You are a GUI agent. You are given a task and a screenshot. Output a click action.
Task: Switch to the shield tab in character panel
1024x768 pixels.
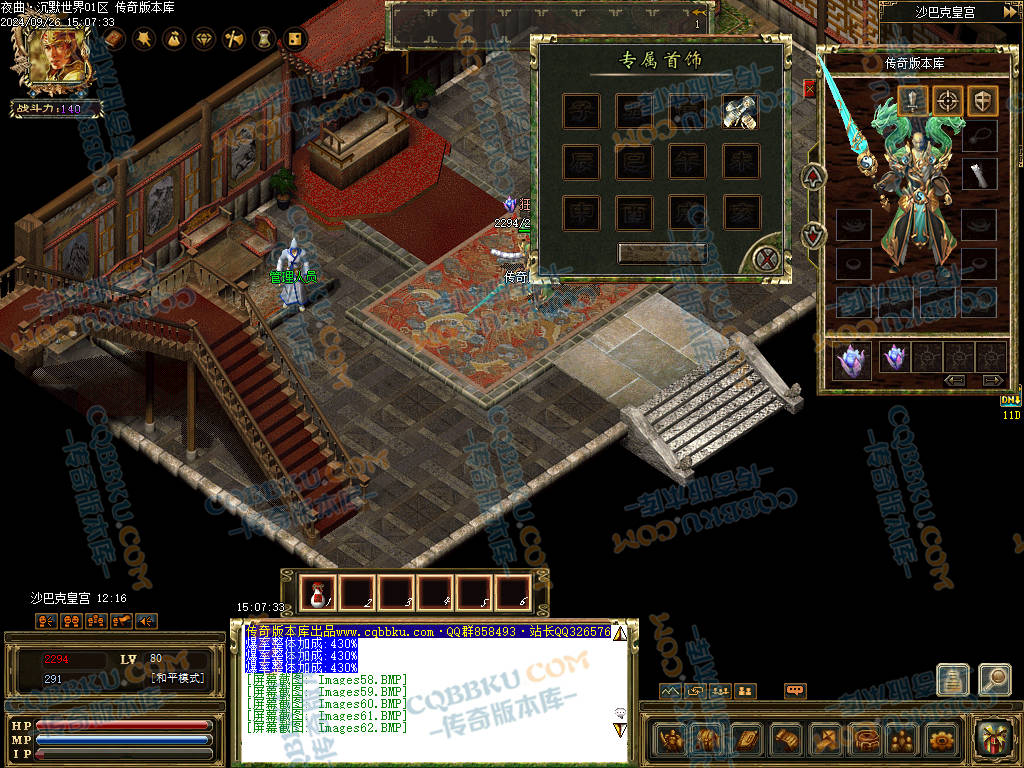point(982,100)
